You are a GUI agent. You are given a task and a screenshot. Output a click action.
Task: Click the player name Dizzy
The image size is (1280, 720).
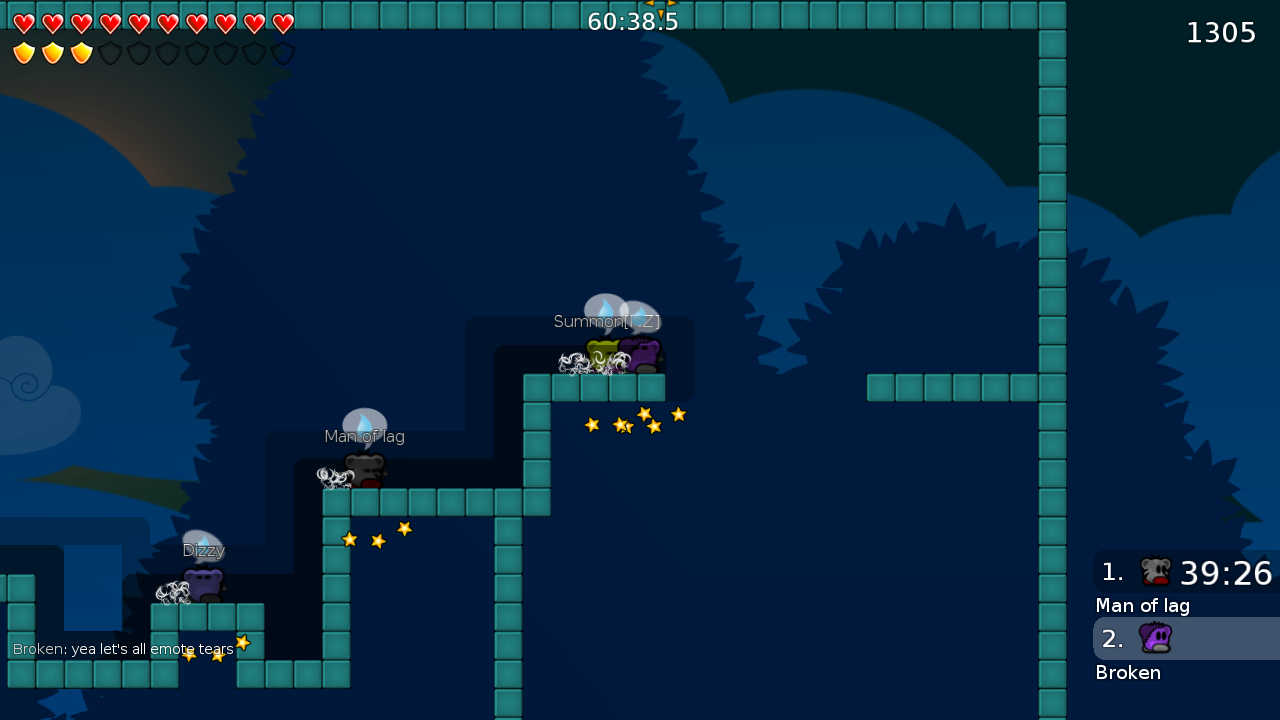203,549
